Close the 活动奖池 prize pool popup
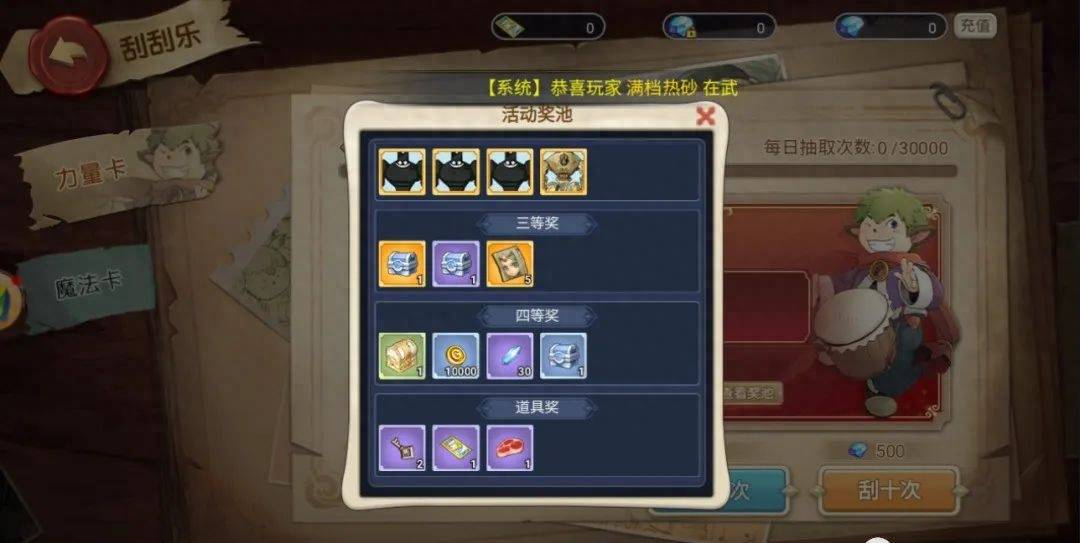The height and width of the screenshot is (543, 1080). 705,116
